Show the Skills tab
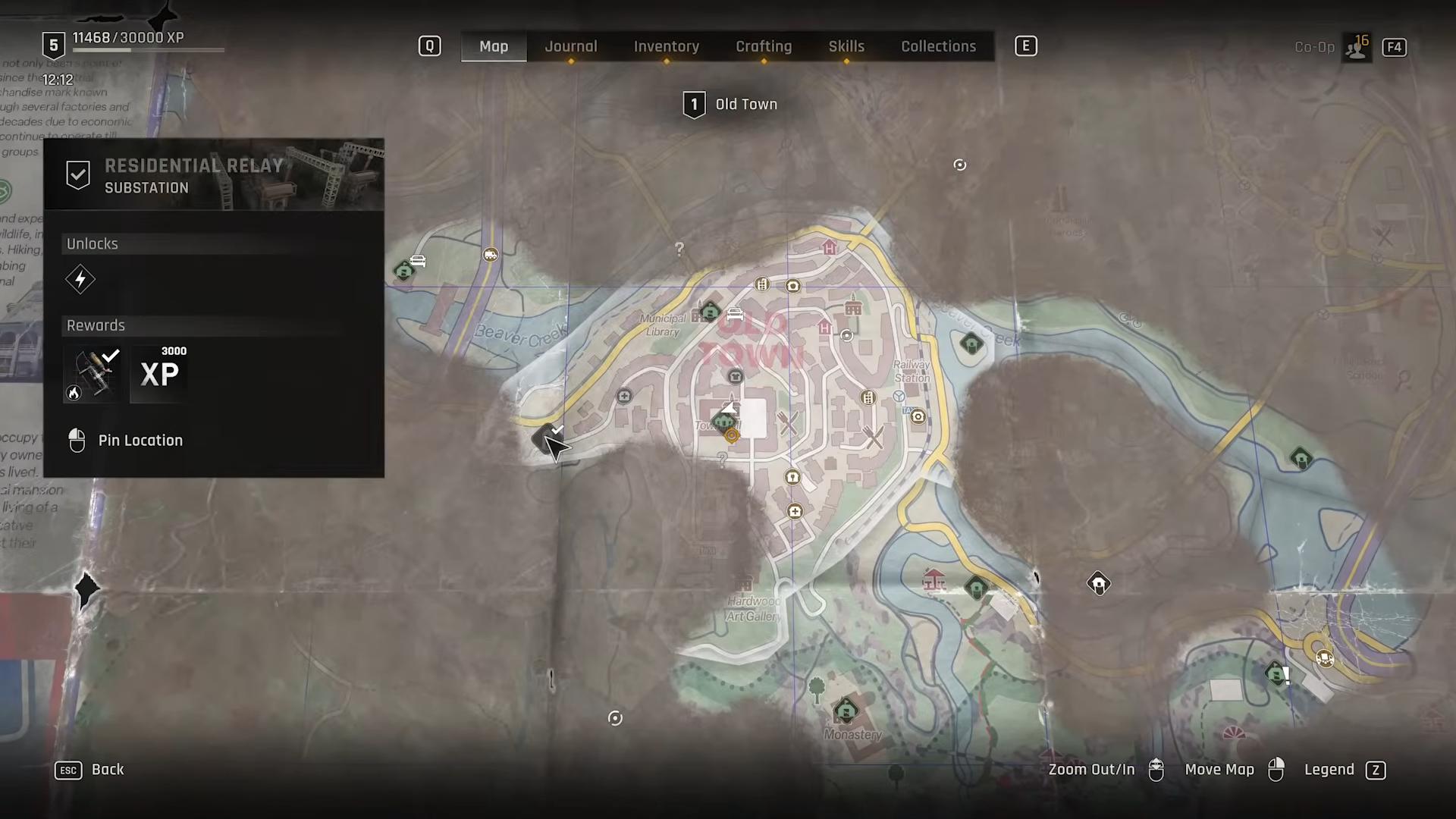The width and height of the screenshot is (1456, 819). click(846, 46)
